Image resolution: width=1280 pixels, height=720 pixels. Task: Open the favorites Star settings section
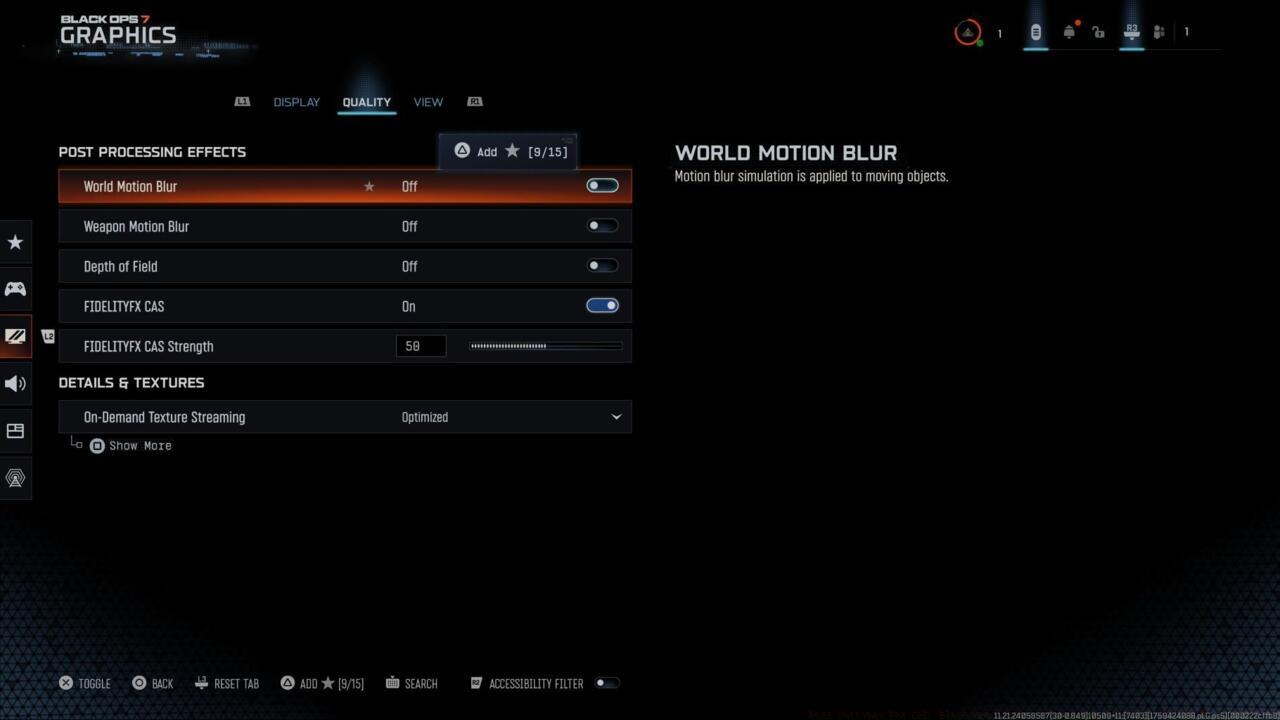15,242
